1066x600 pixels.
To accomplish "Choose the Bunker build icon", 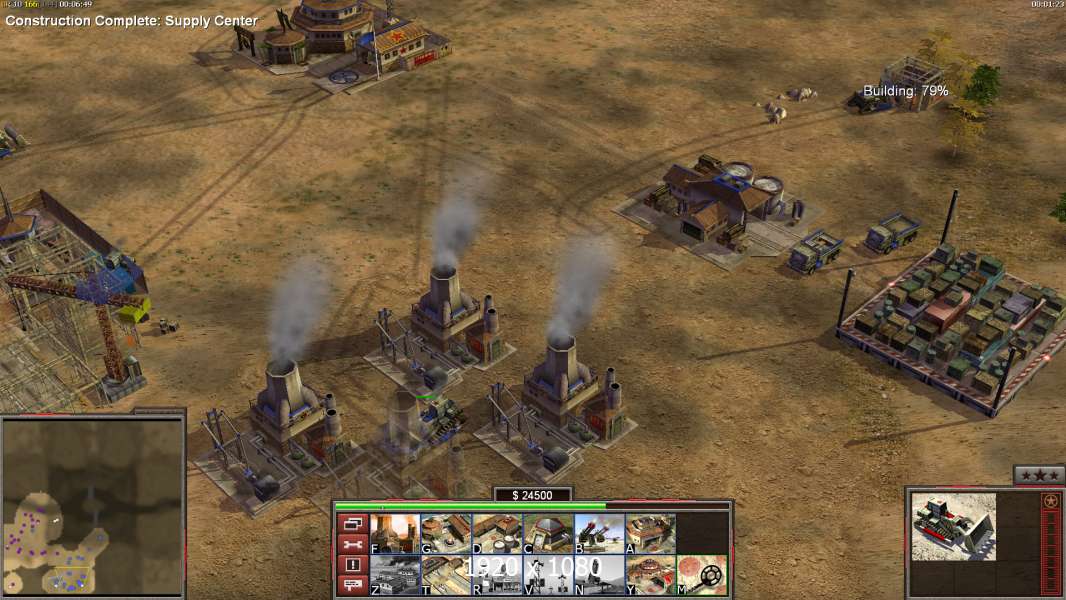I will coord(548,533).
